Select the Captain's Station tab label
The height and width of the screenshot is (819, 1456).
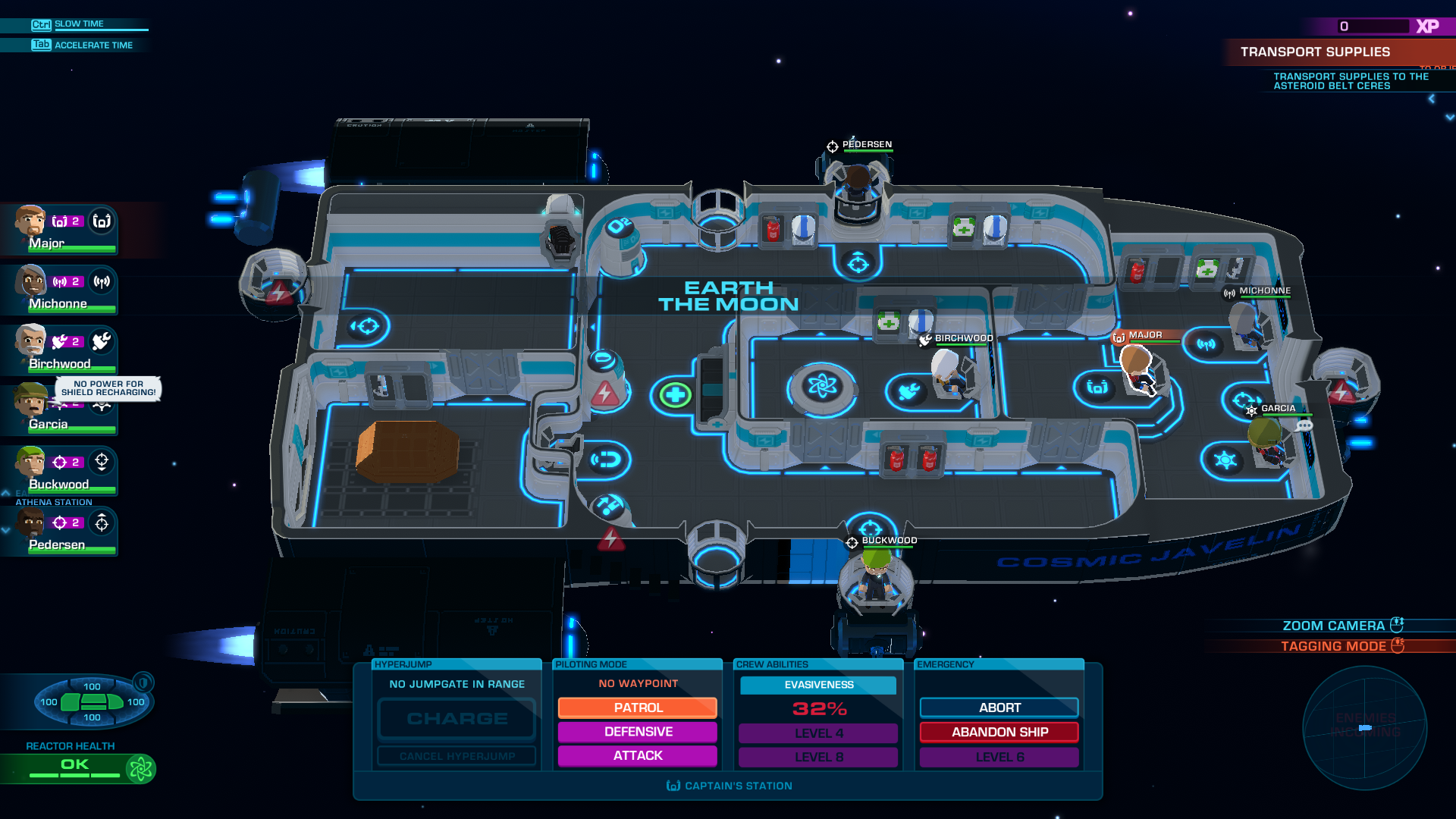[728, 786]
